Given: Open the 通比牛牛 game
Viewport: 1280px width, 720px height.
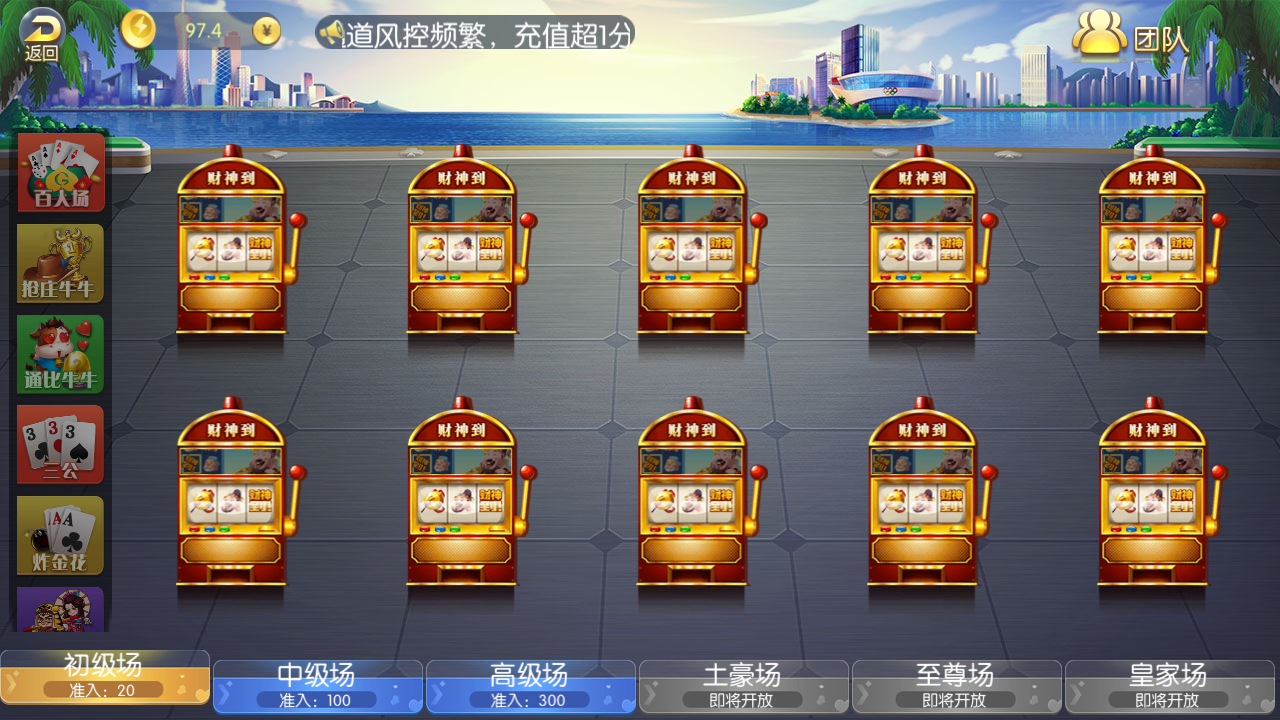Looking at the screenshot, I should tap(59, 353).
